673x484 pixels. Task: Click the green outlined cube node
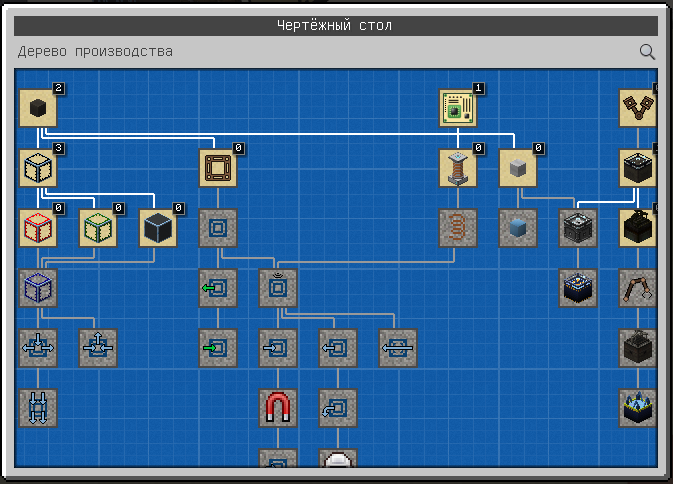coord(98,228)
